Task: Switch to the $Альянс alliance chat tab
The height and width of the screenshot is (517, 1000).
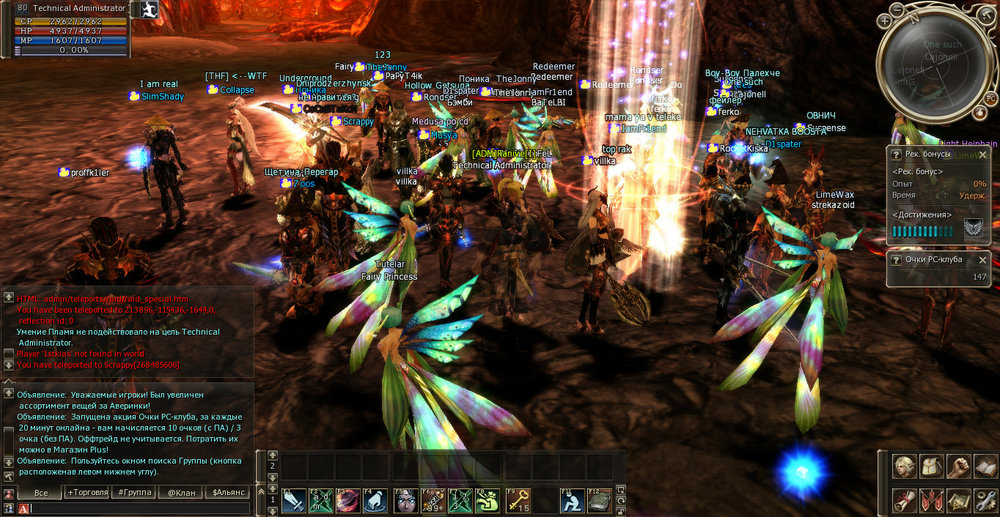Action: (x=227, y=493)
